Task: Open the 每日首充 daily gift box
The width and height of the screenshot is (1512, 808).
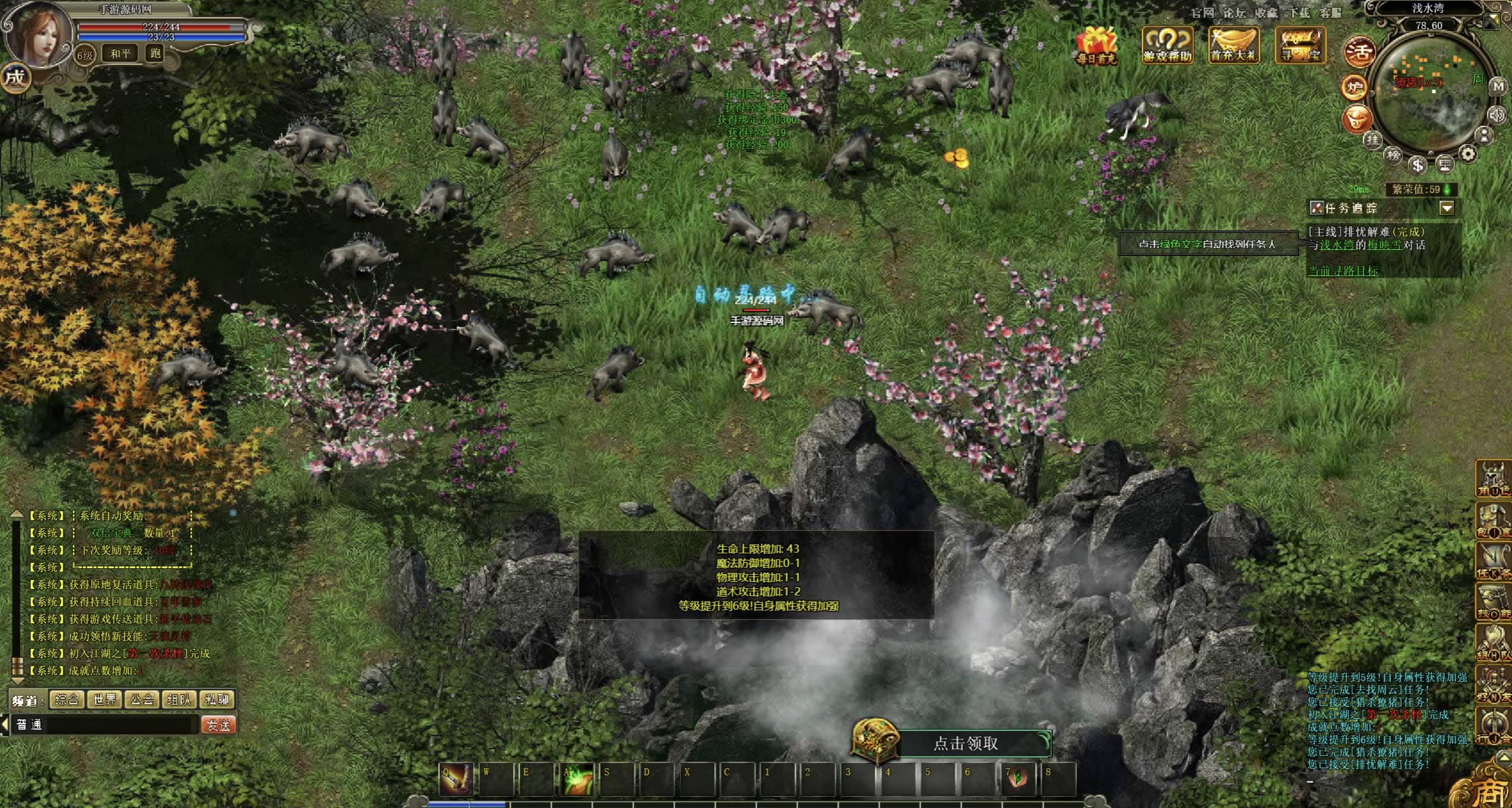Action: click(x=1096, y=45)
